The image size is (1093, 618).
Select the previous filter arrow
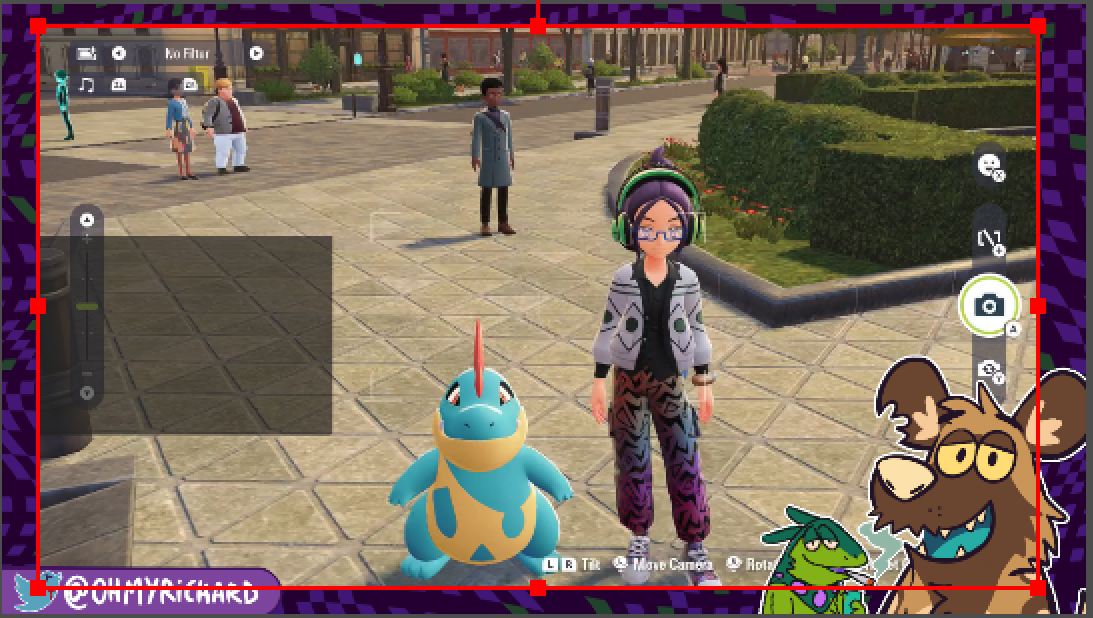click(119, 53)
